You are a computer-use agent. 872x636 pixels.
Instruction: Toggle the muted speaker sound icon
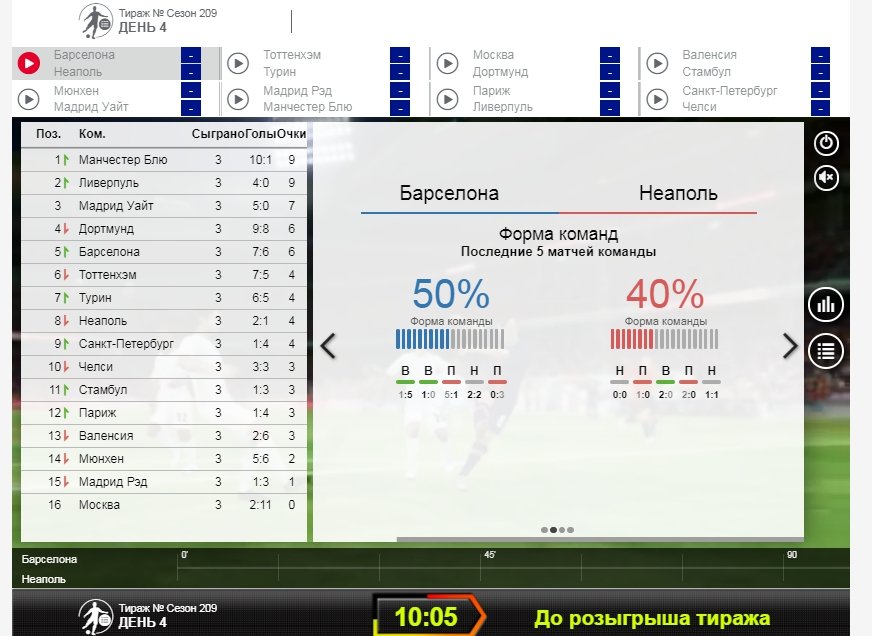tap(827, 178)
